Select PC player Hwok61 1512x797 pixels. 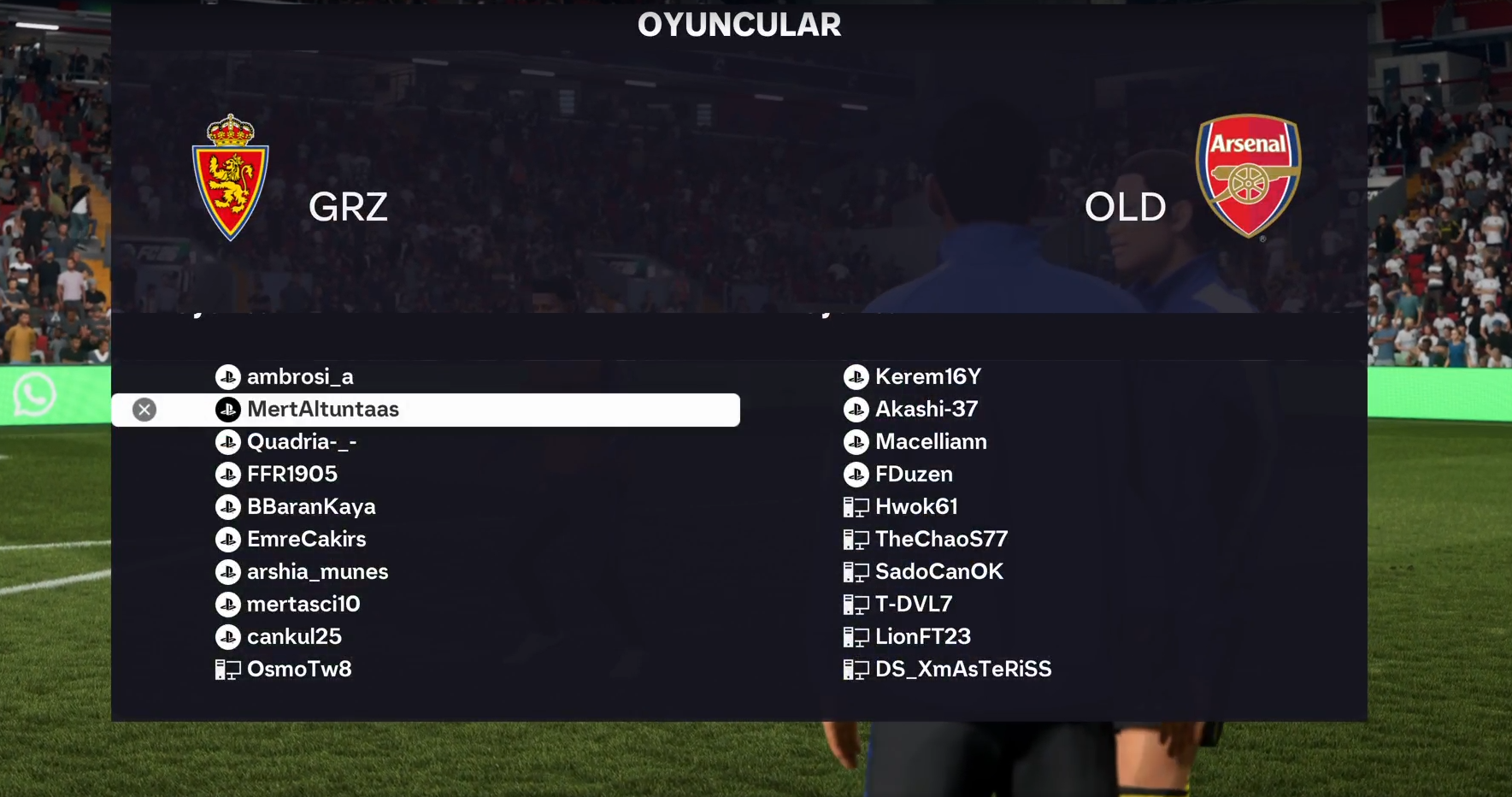point(916,507)
